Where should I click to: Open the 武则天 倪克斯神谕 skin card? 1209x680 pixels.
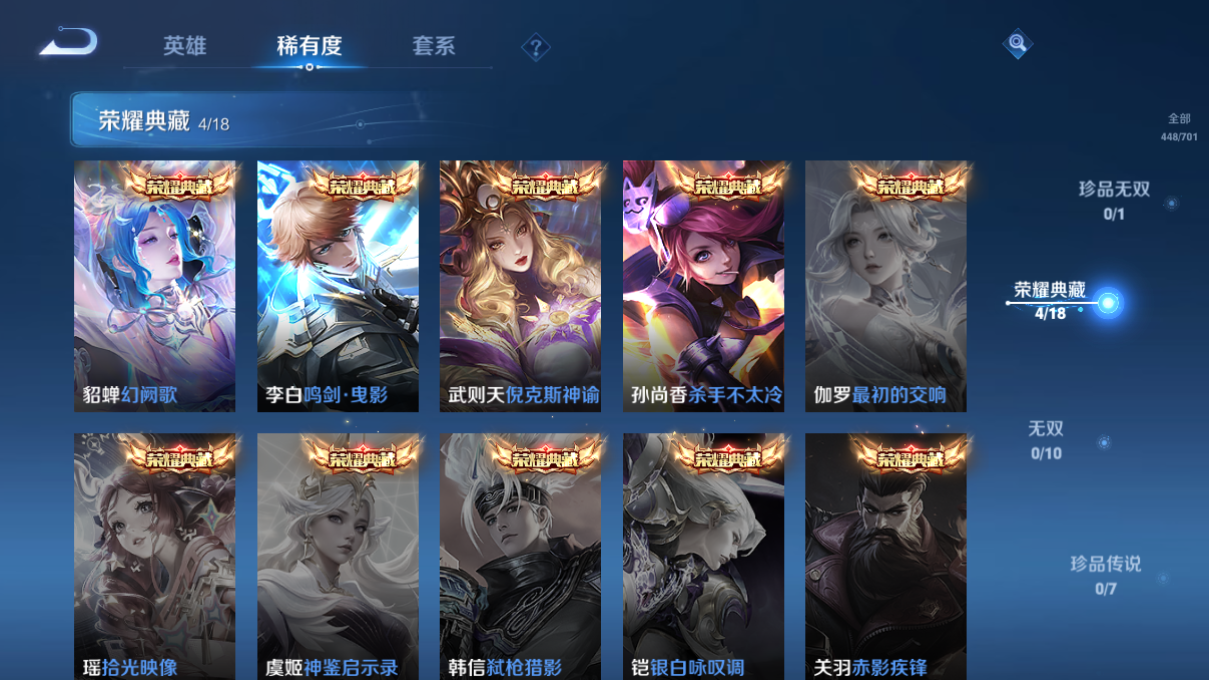pos(520,286)
